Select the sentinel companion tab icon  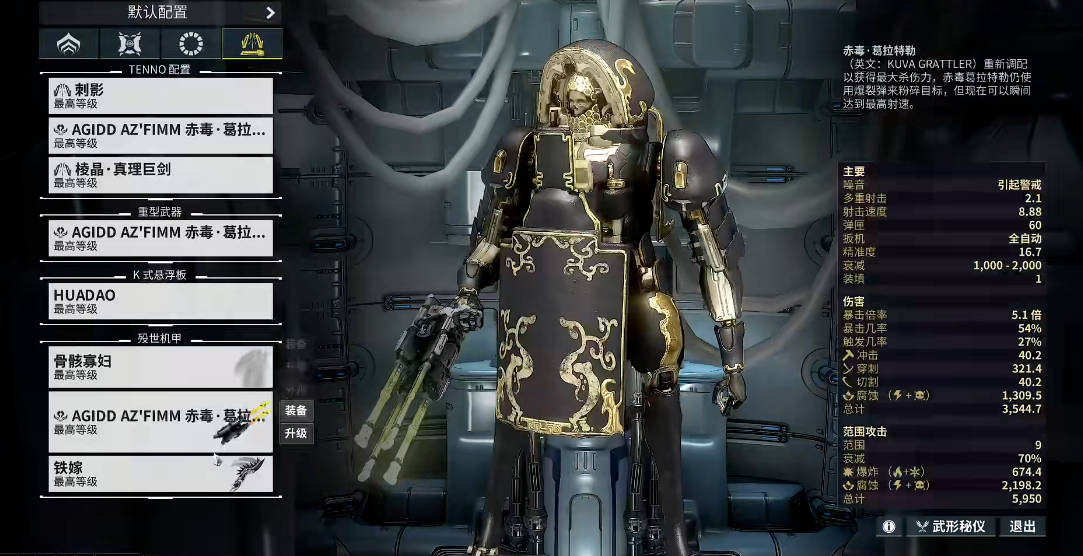[x=130, y=43]
